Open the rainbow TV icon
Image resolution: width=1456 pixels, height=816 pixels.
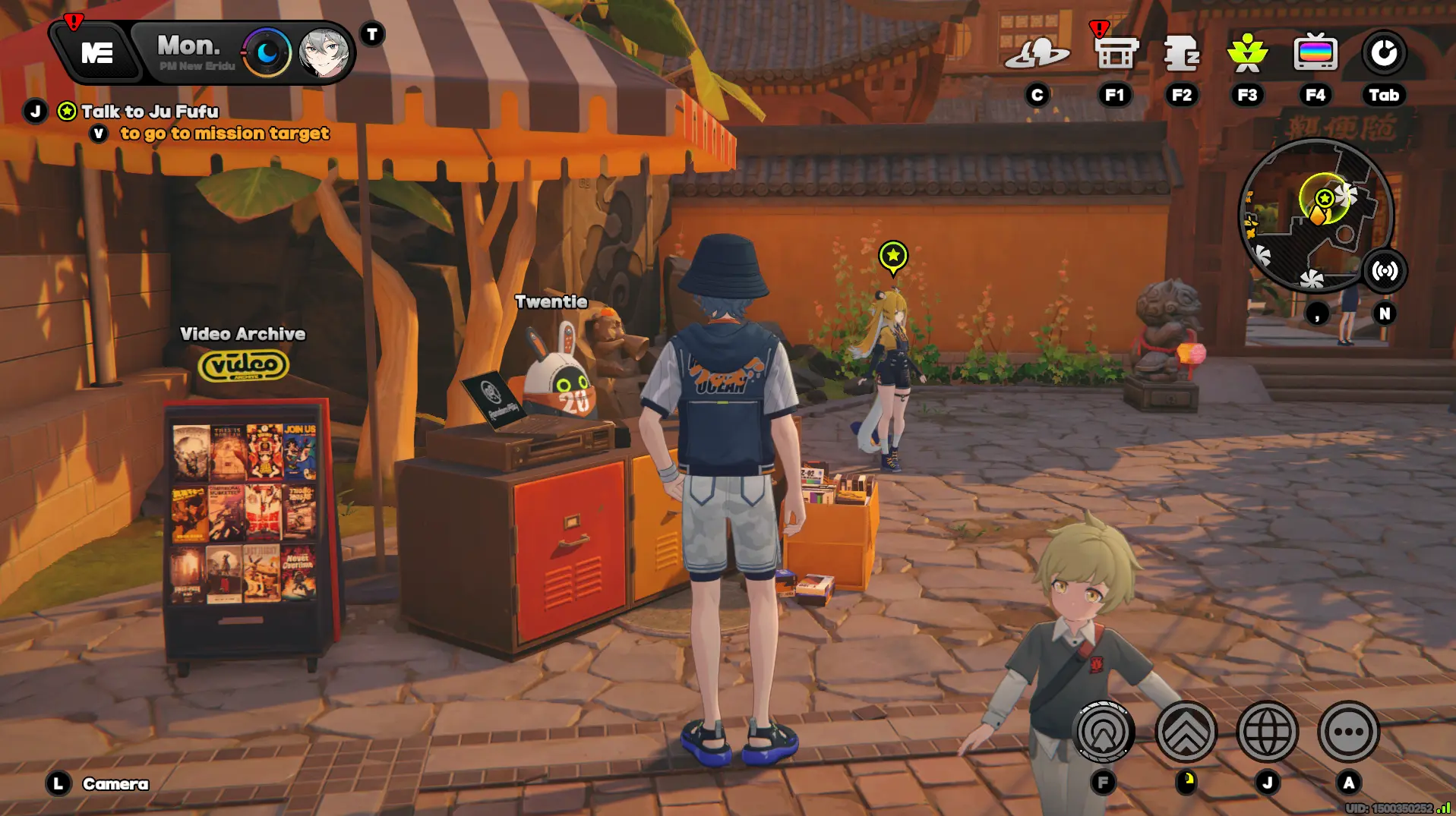(1315, 53)
